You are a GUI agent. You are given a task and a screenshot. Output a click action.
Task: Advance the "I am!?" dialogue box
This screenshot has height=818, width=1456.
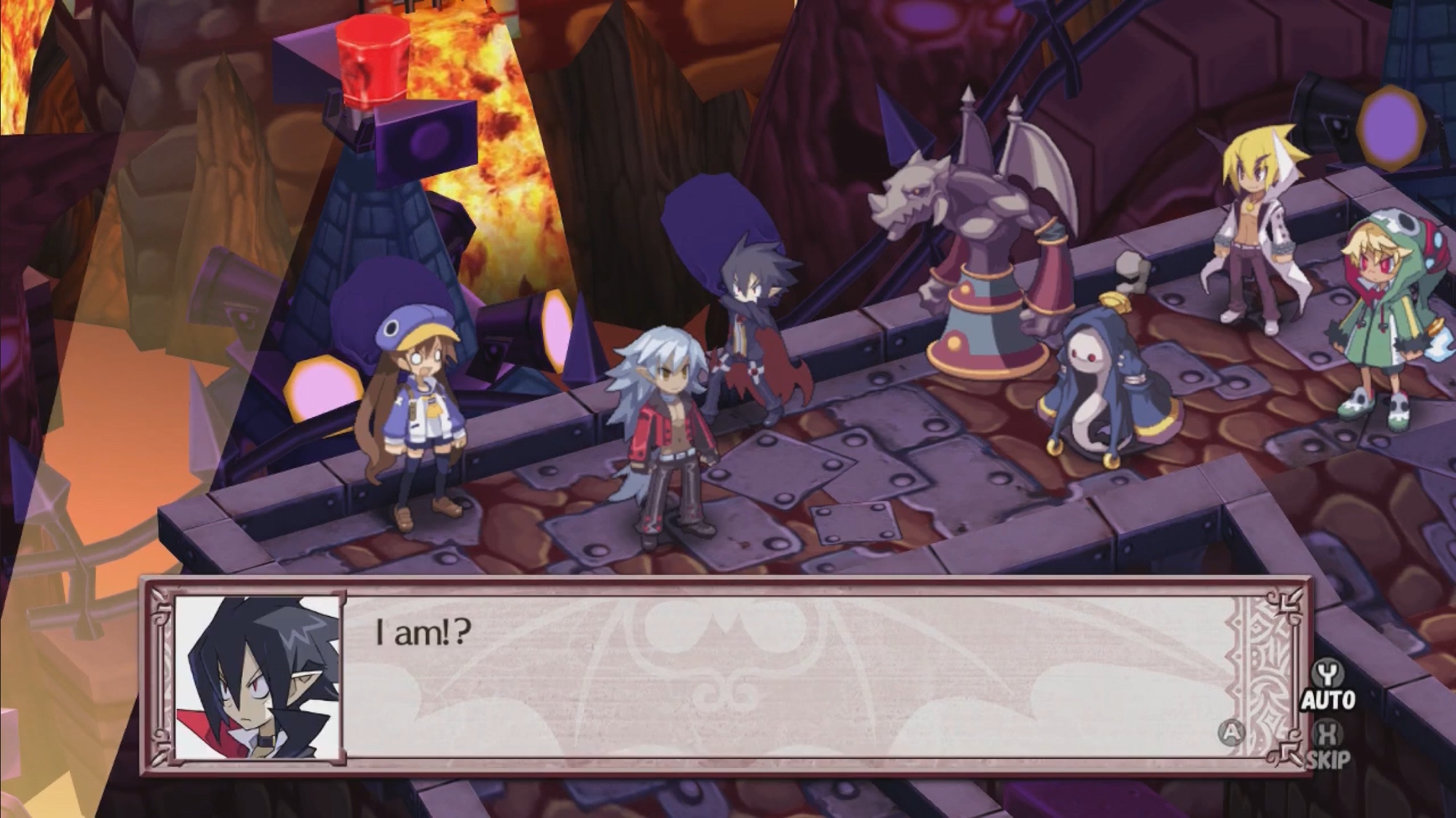[x=1230, y=733]
